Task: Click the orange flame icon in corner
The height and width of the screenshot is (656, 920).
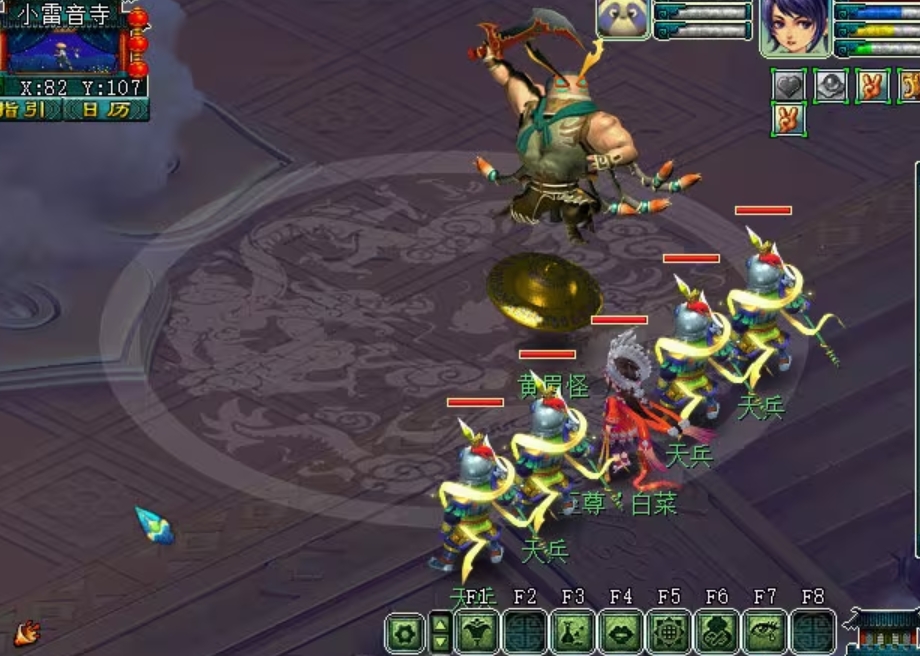Action: click(x=27, y=632)
